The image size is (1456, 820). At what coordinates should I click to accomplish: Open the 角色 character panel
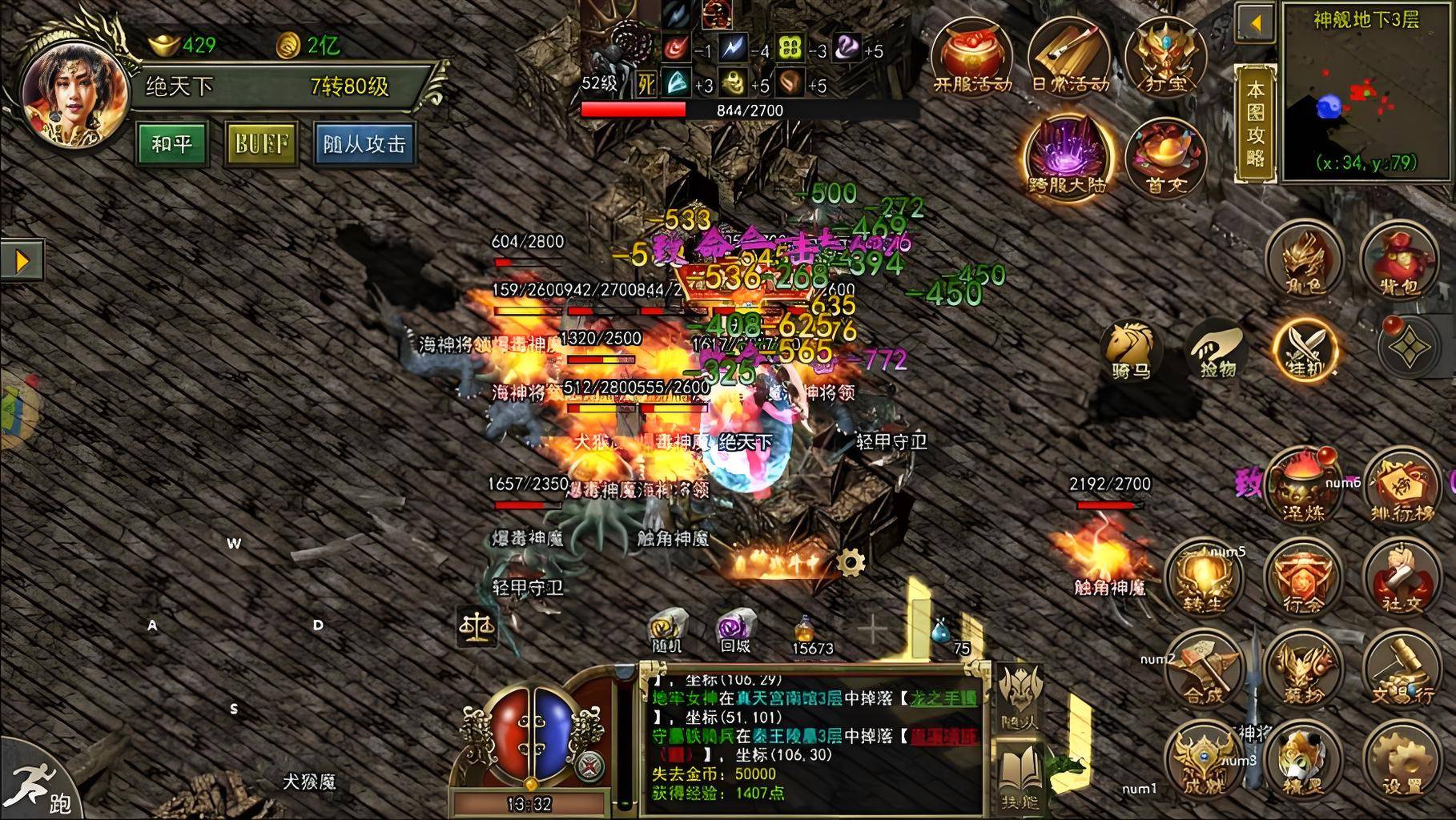coord(1304,259)
